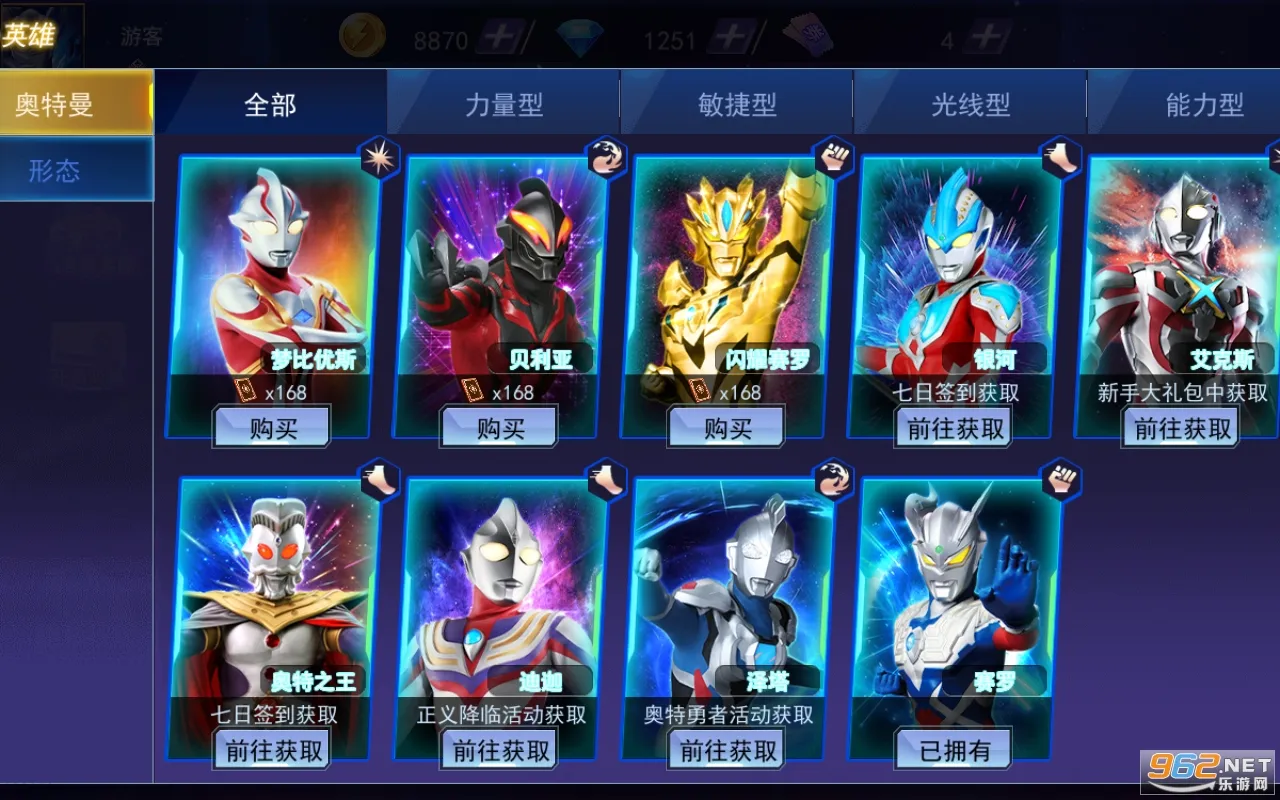
Task: Click 购买 to buy 梦比优斯
Action: point(273,426)
